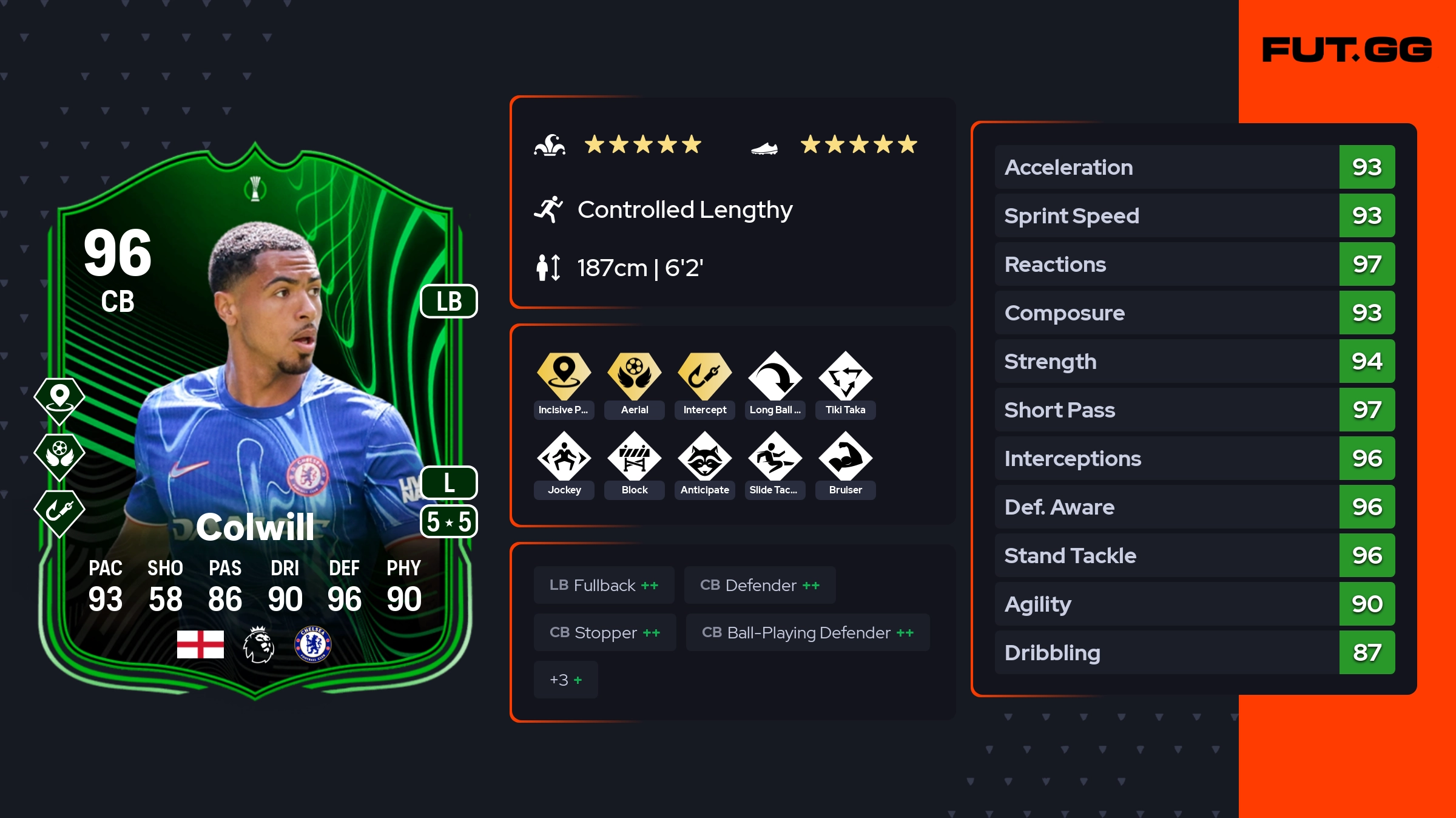Select the Bruiser playstyle icon
Viewport: 1456px width, 818px height.
846,456
